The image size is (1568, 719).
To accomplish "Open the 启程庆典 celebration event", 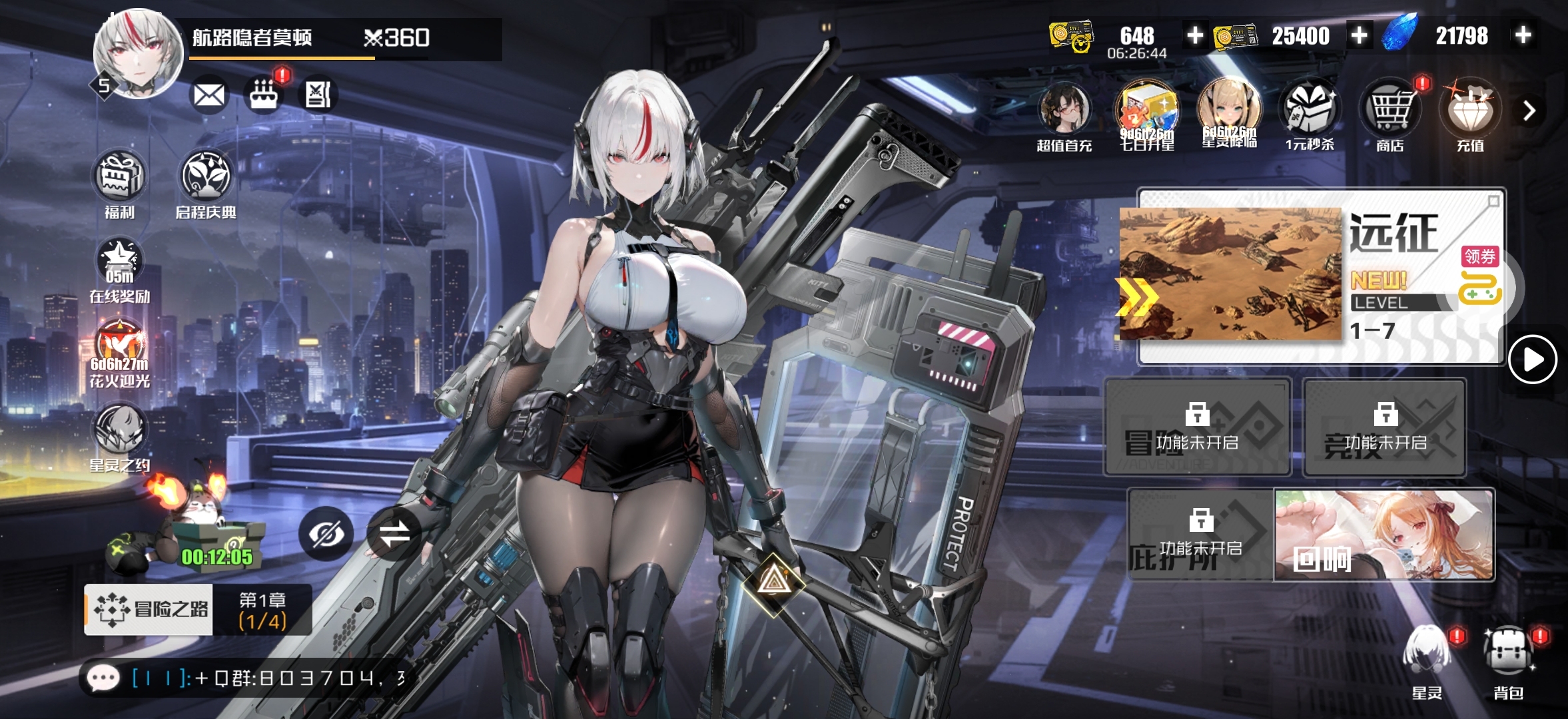I will (x=206, y=178).
